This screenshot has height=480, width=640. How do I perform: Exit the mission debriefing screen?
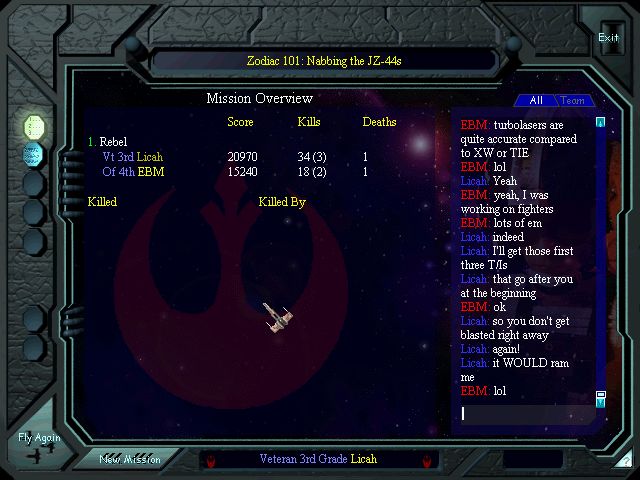click(608, 38)
